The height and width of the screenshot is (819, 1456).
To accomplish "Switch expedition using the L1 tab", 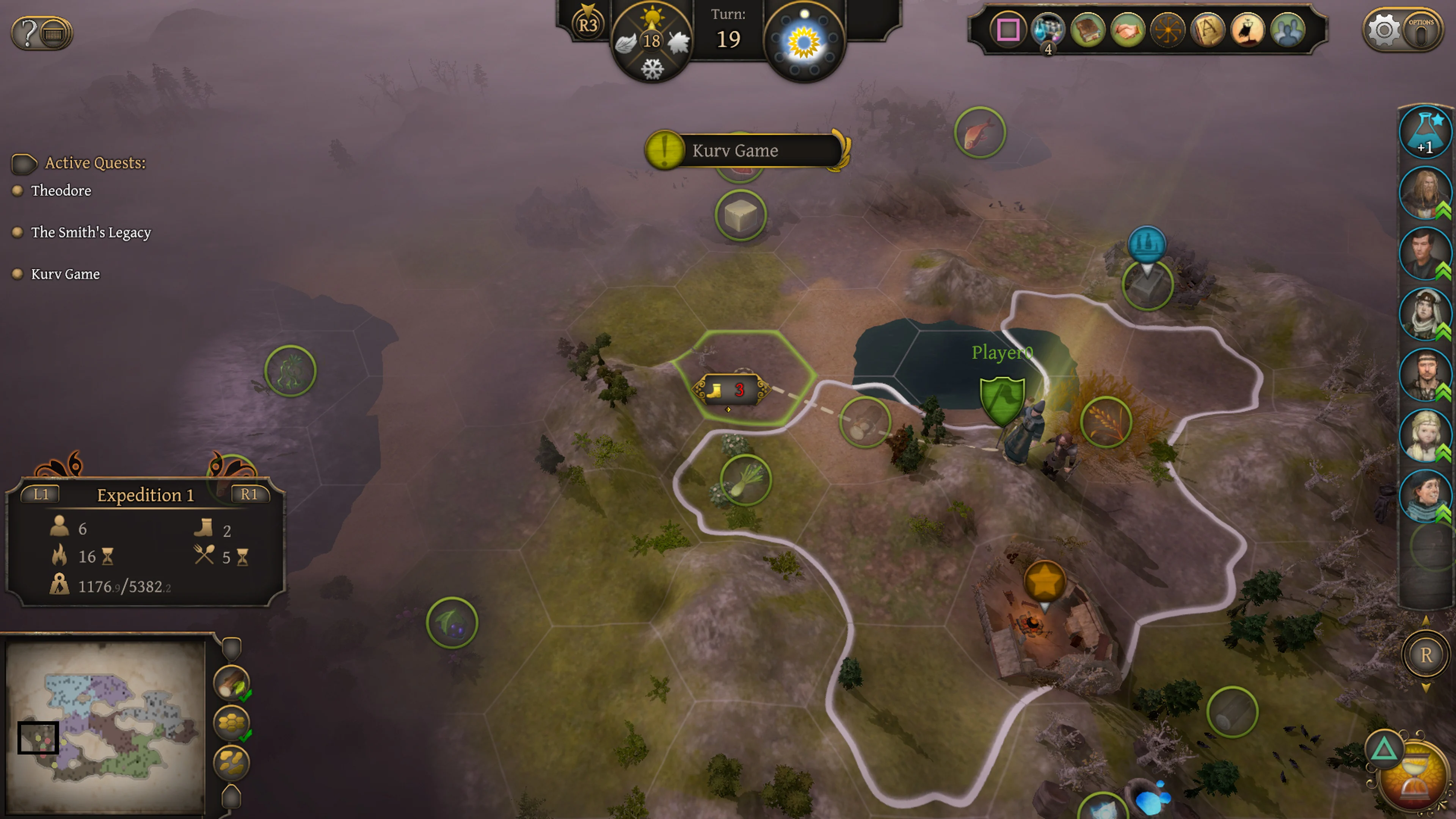I will coord(41,494).
